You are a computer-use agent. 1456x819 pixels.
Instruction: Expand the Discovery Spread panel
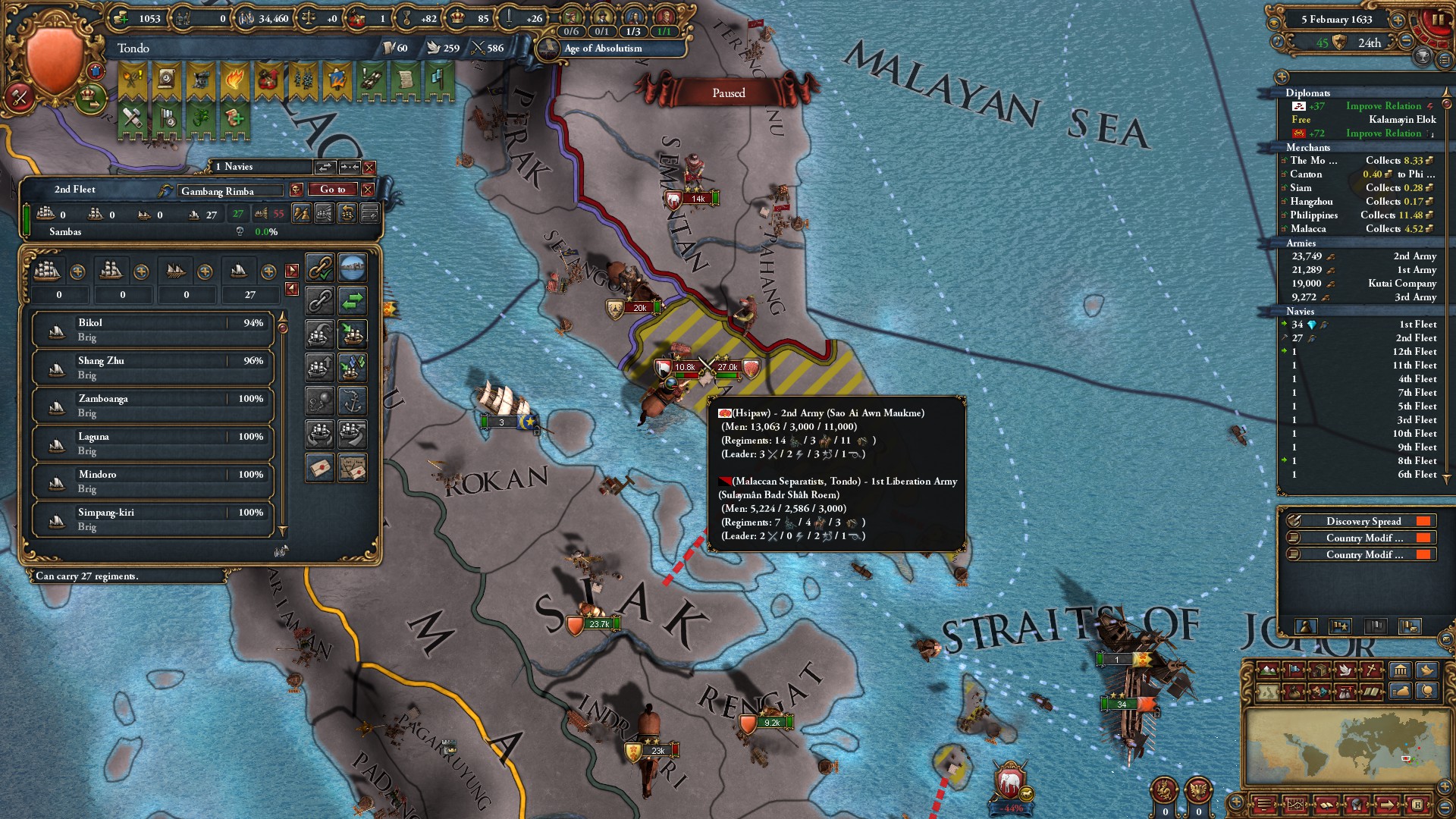tap(1361, 521)
